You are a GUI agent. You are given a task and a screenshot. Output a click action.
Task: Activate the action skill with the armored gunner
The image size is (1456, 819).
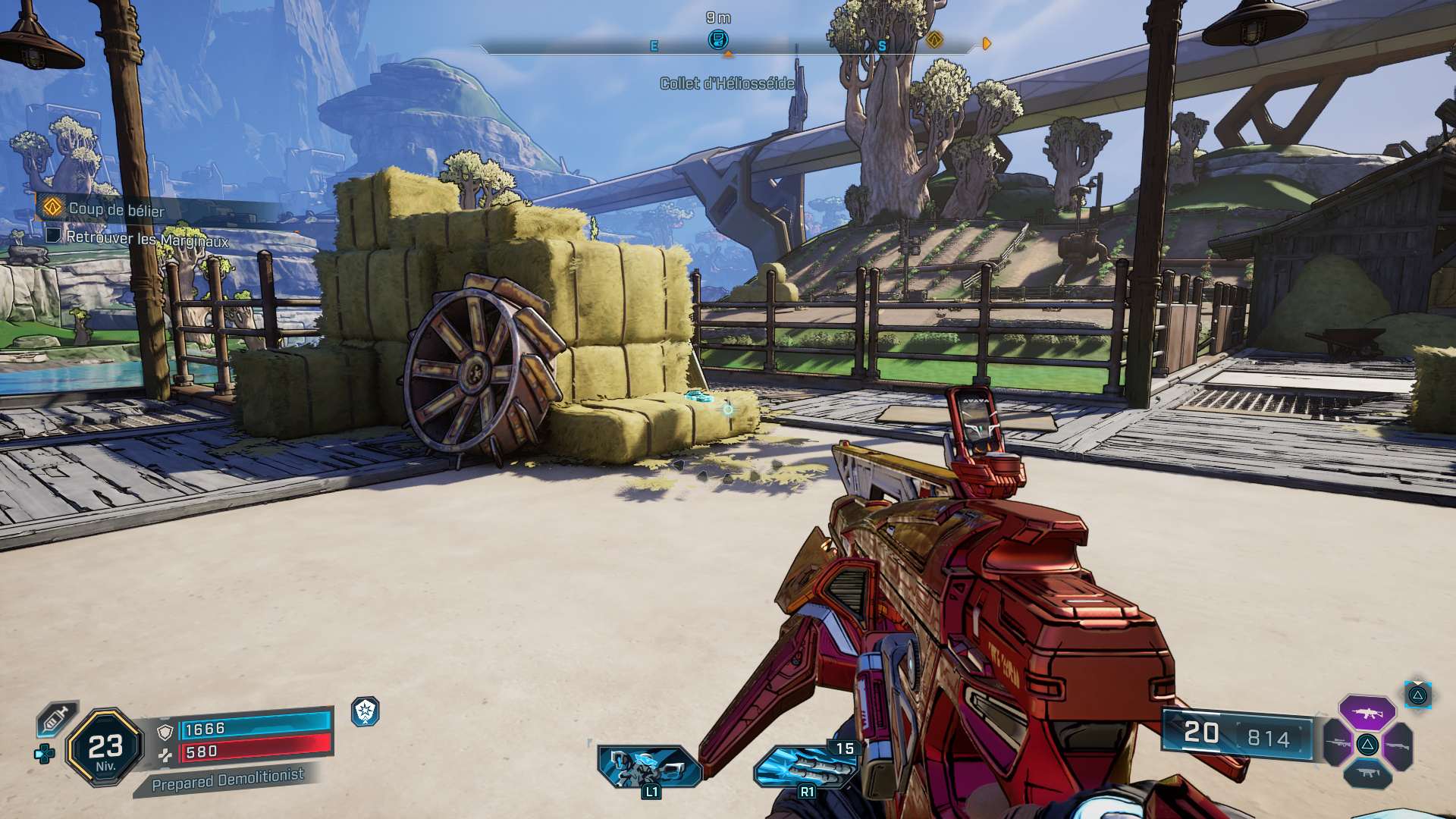coord(648,767)
